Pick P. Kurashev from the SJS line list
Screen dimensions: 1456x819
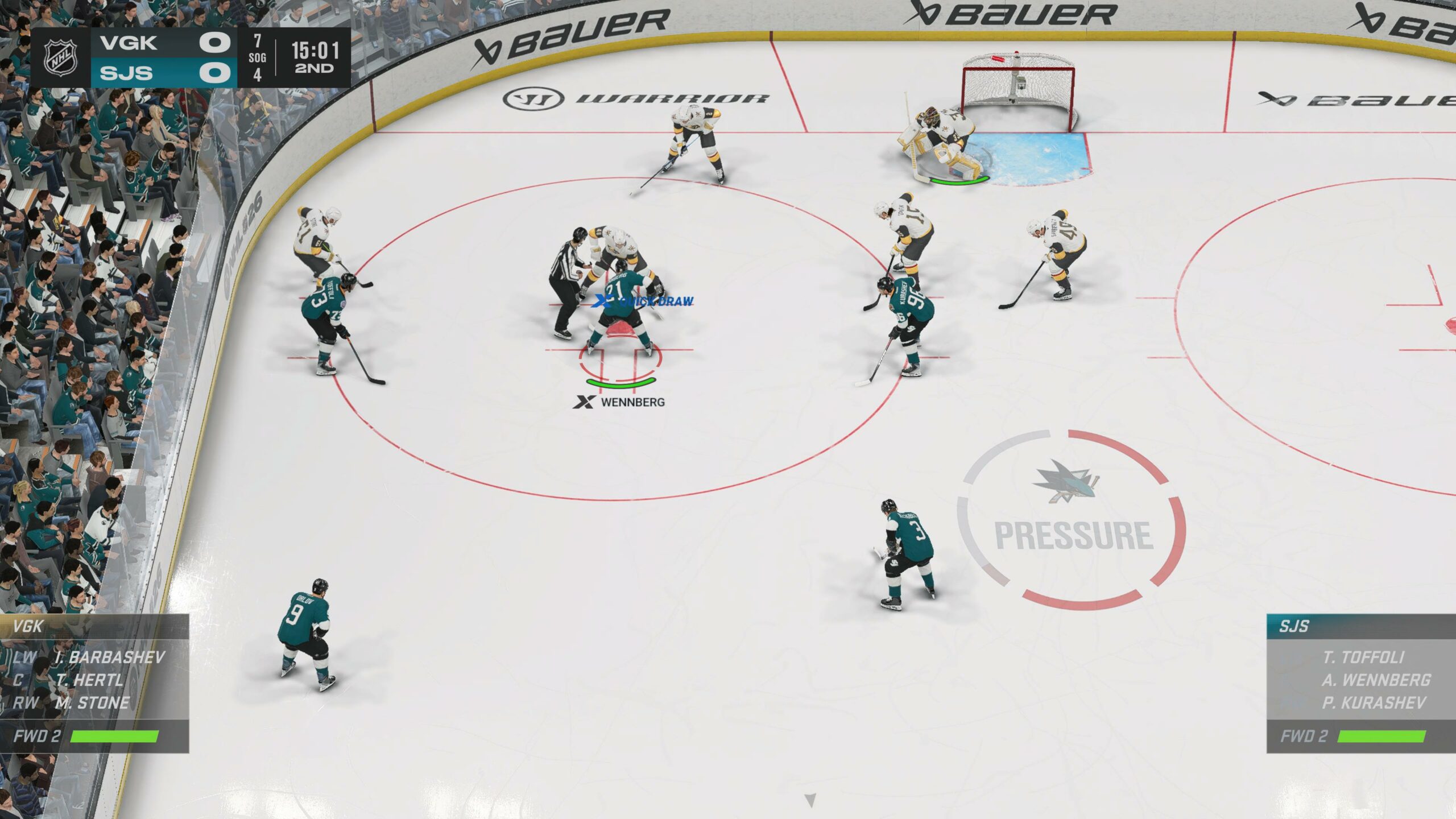pyautogui.click(x=1374, y=703)
